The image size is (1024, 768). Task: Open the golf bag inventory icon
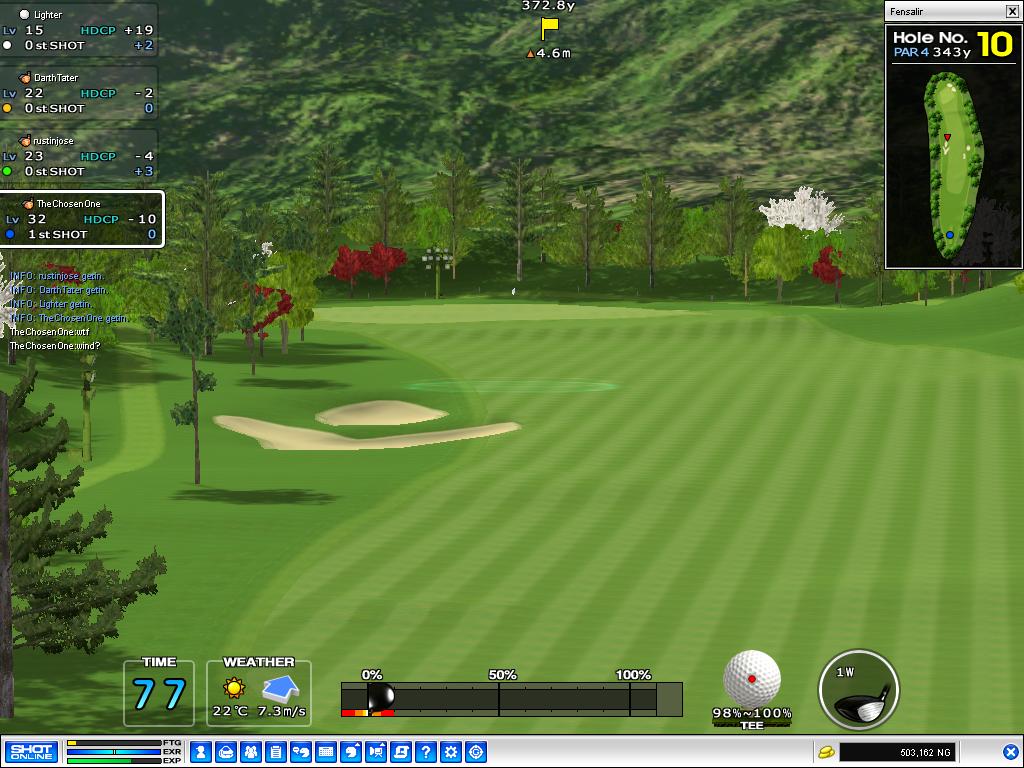tap(226, 752)
